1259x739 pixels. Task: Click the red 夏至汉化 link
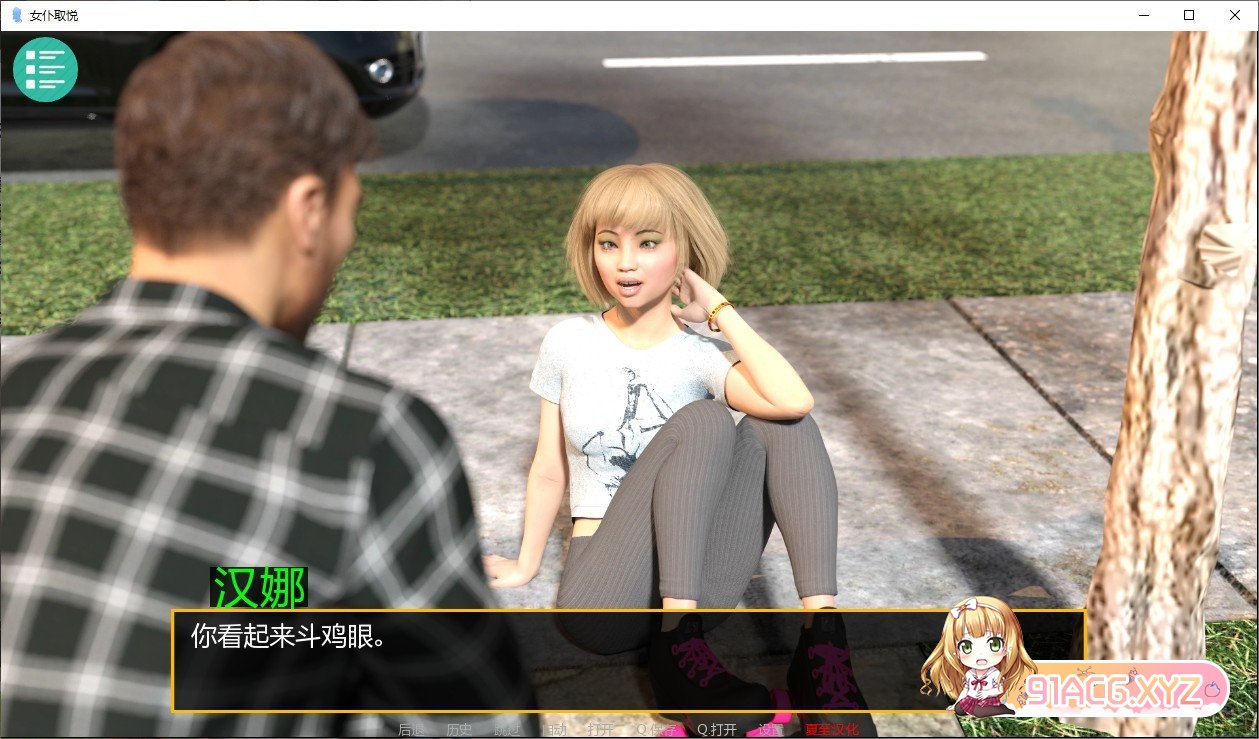831,730
